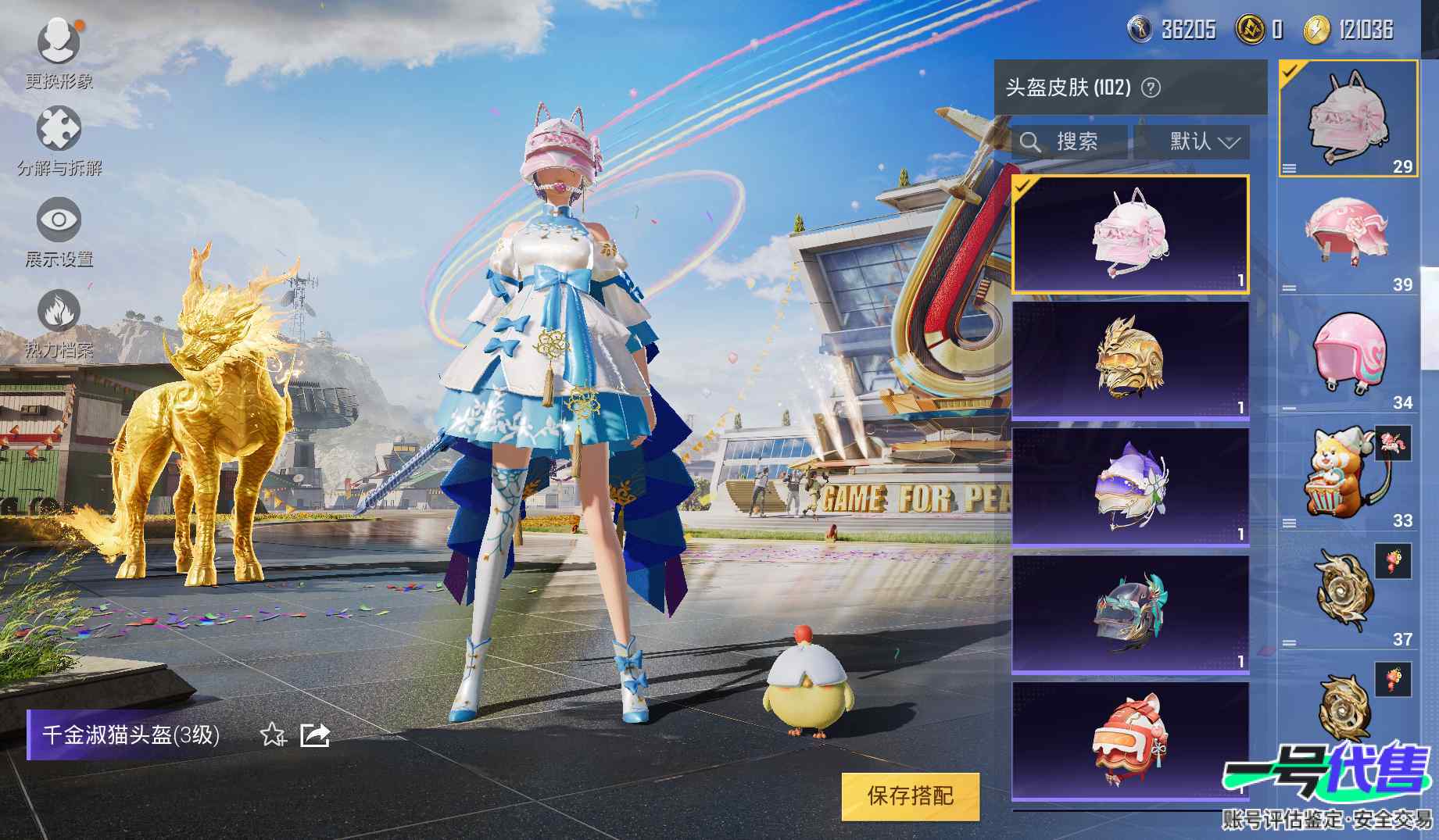Select the purple fish helmet skin

(1130, 486)
